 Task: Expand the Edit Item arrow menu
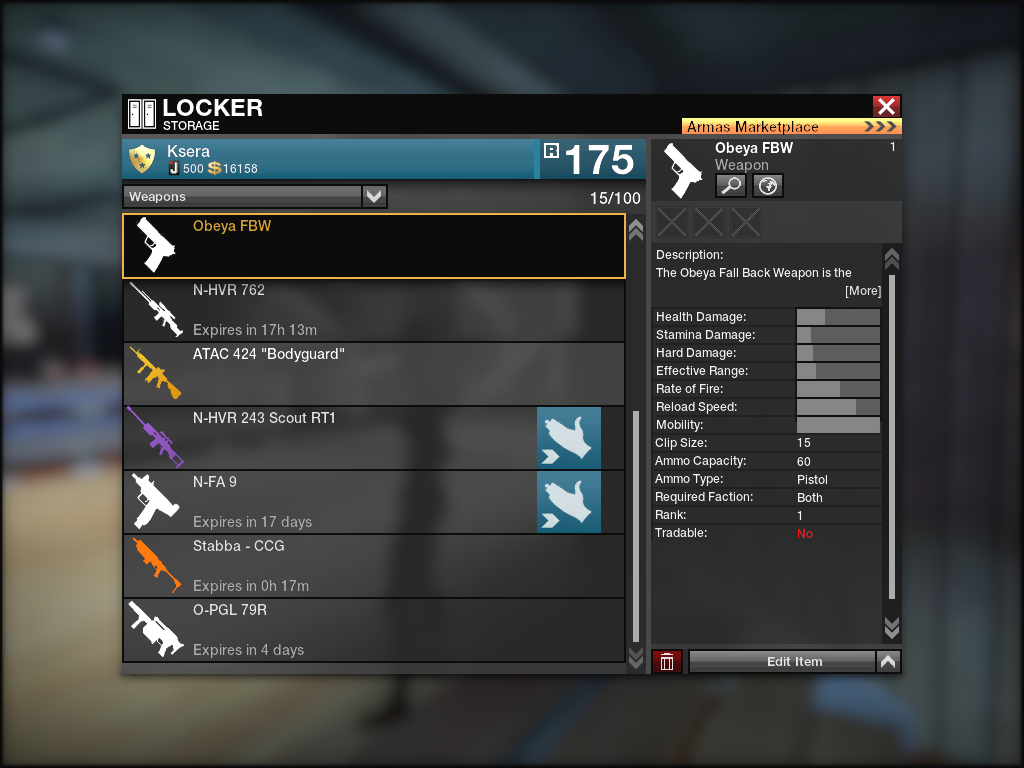[888, 661]
